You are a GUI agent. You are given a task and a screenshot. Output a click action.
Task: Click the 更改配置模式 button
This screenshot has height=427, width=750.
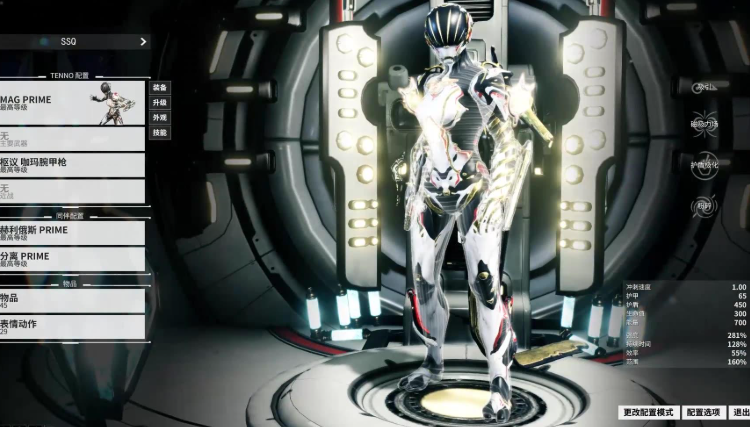(649, 412)
